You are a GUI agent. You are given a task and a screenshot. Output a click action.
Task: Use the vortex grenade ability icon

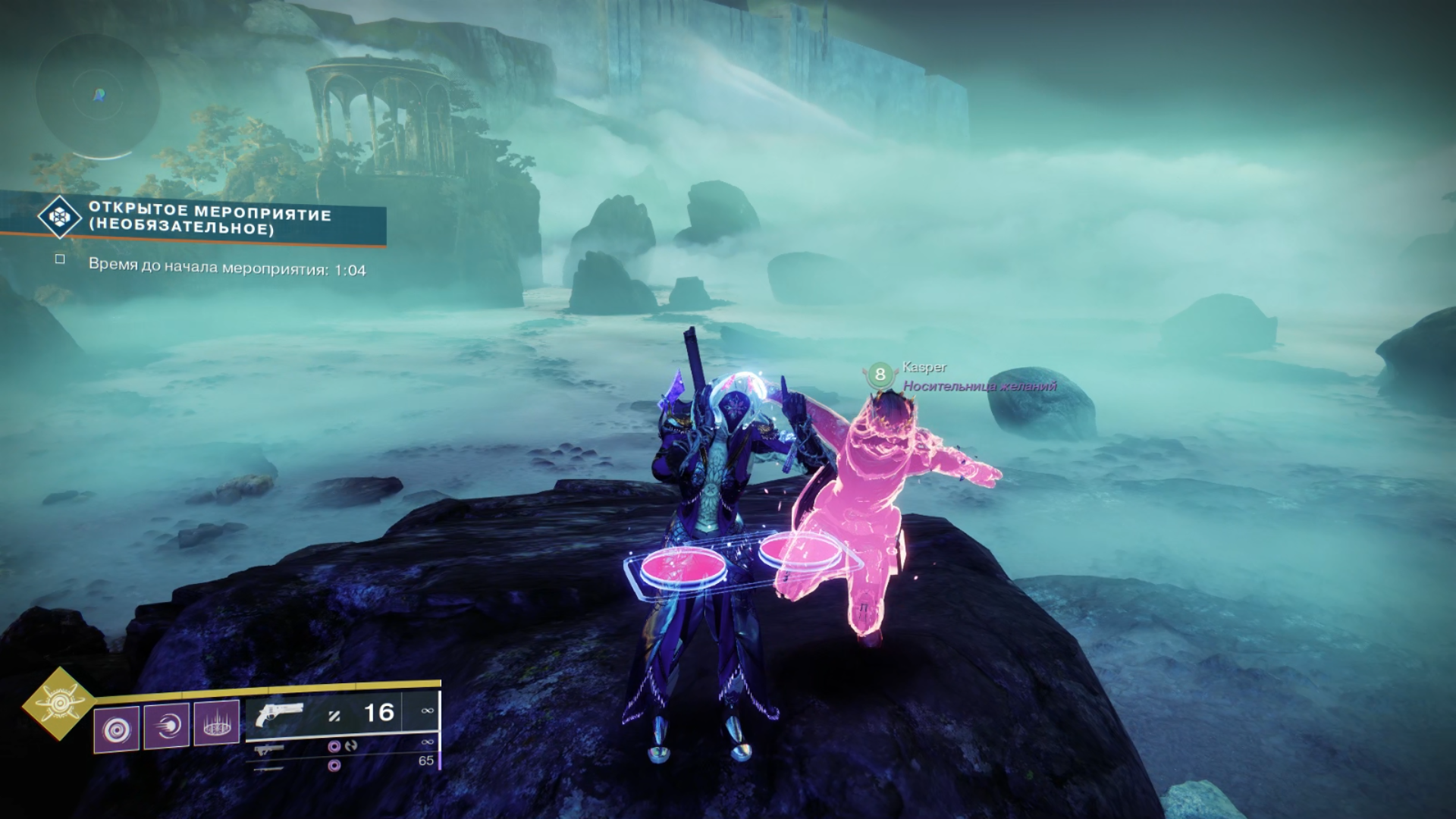pyautogui.click(x=117, y=730)
